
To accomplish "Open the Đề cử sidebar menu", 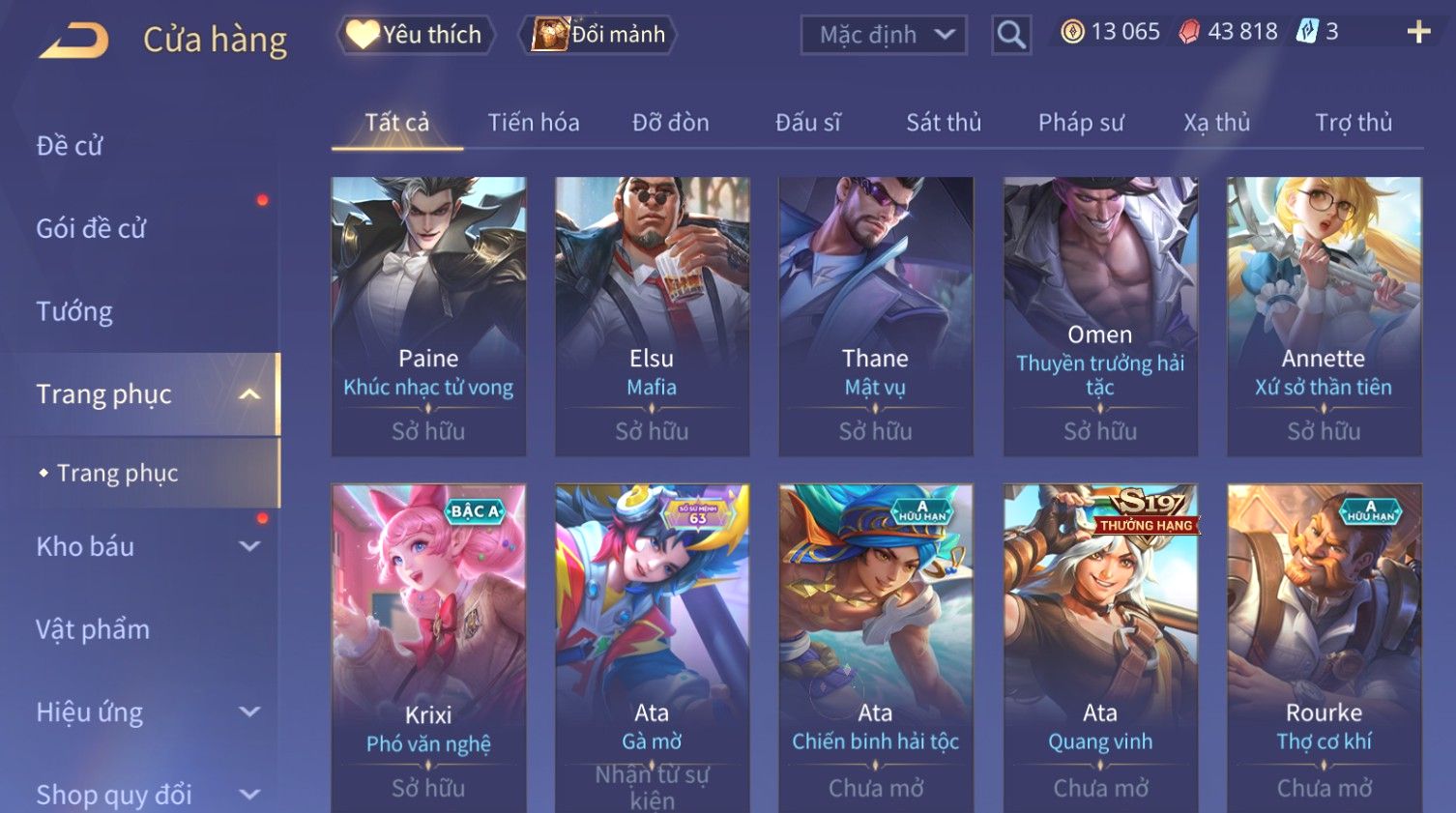I will tap(70, 146).
